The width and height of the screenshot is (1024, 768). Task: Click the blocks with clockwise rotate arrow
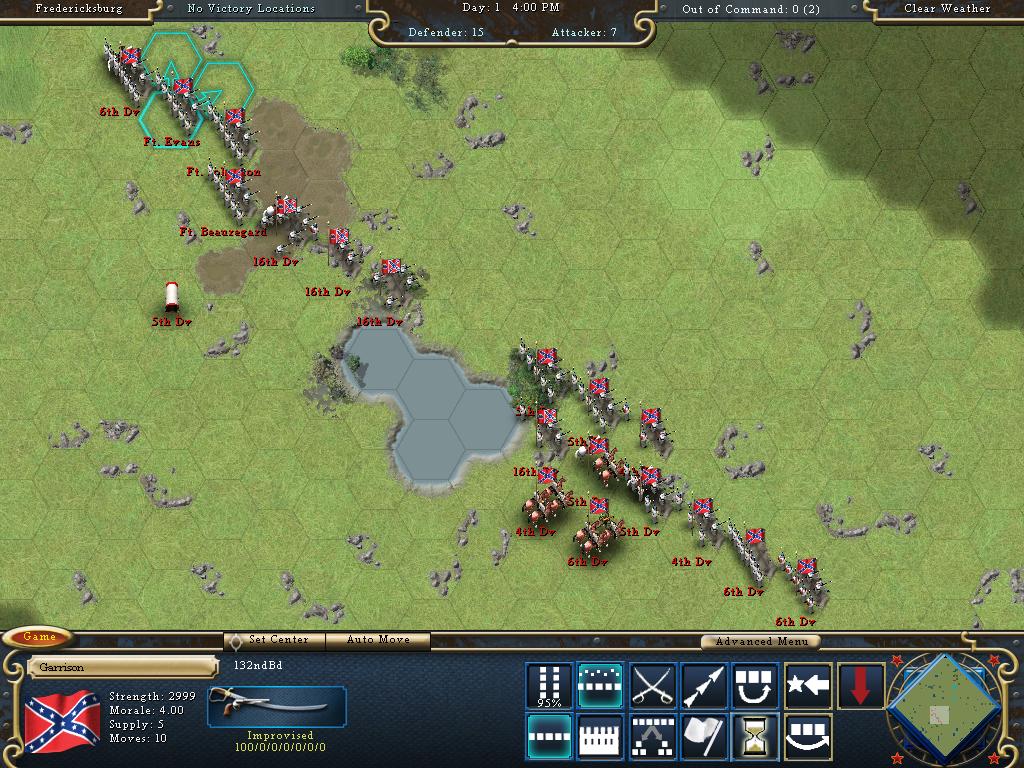click(x=756, y=686)
